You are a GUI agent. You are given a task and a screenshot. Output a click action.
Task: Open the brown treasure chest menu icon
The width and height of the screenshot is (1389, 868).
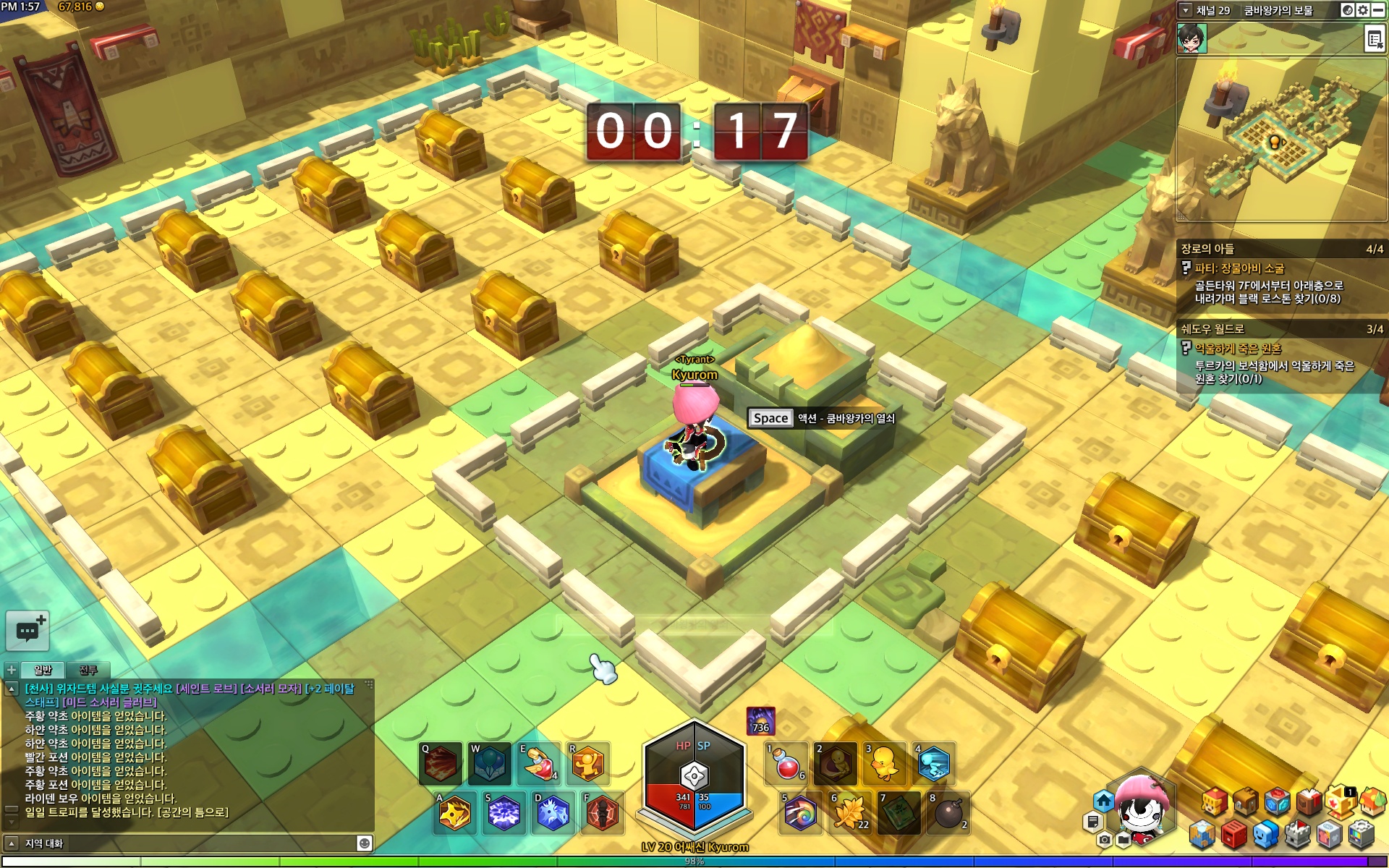(x=1246, y=801)
